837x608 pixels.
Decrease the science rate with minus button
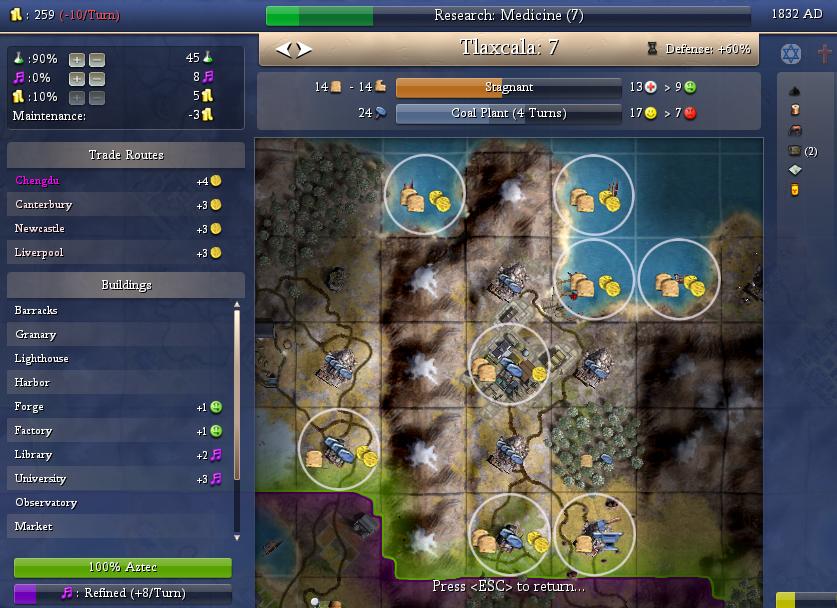(x=96, y=59)
